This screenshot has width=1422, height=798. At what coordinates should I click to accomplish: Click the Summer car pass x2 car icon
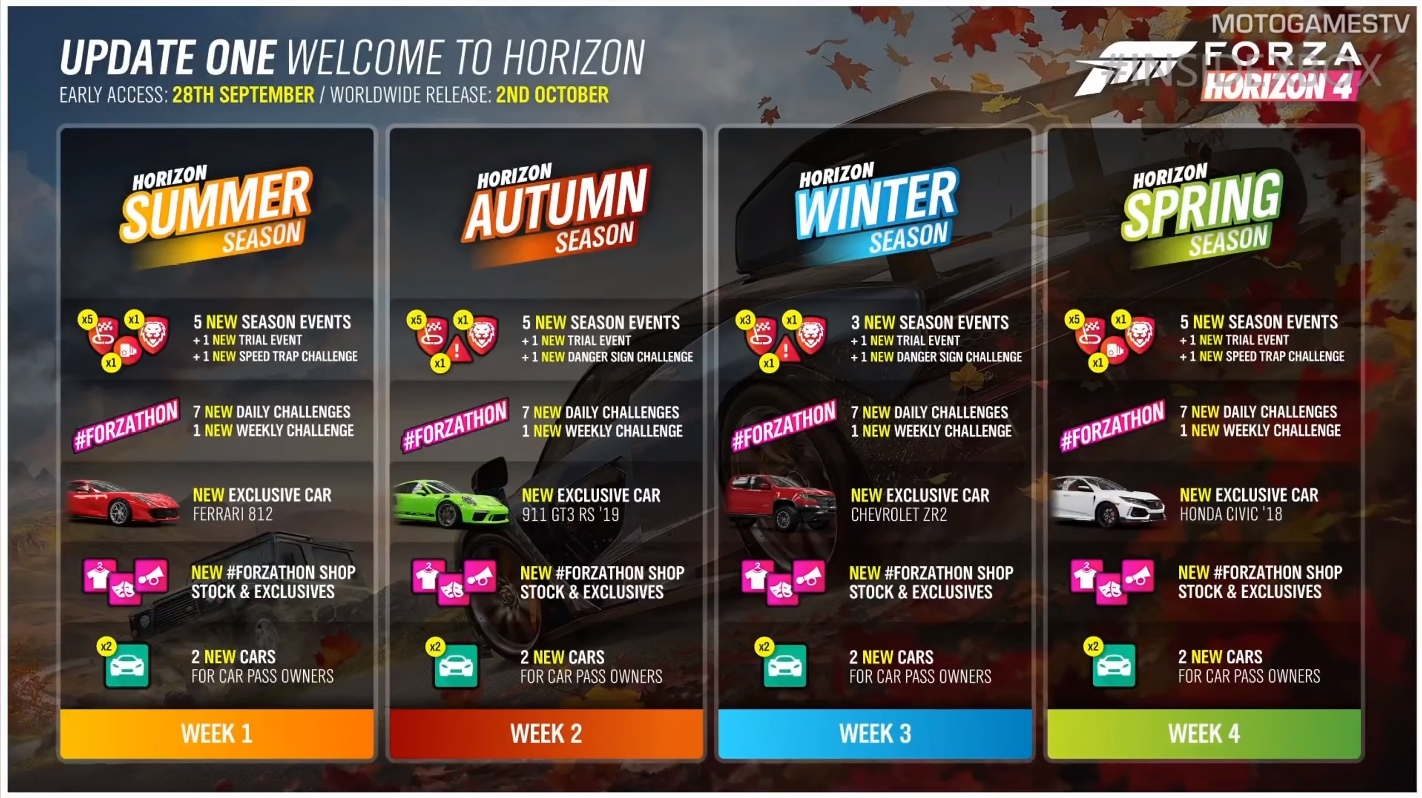coord(127,665)
